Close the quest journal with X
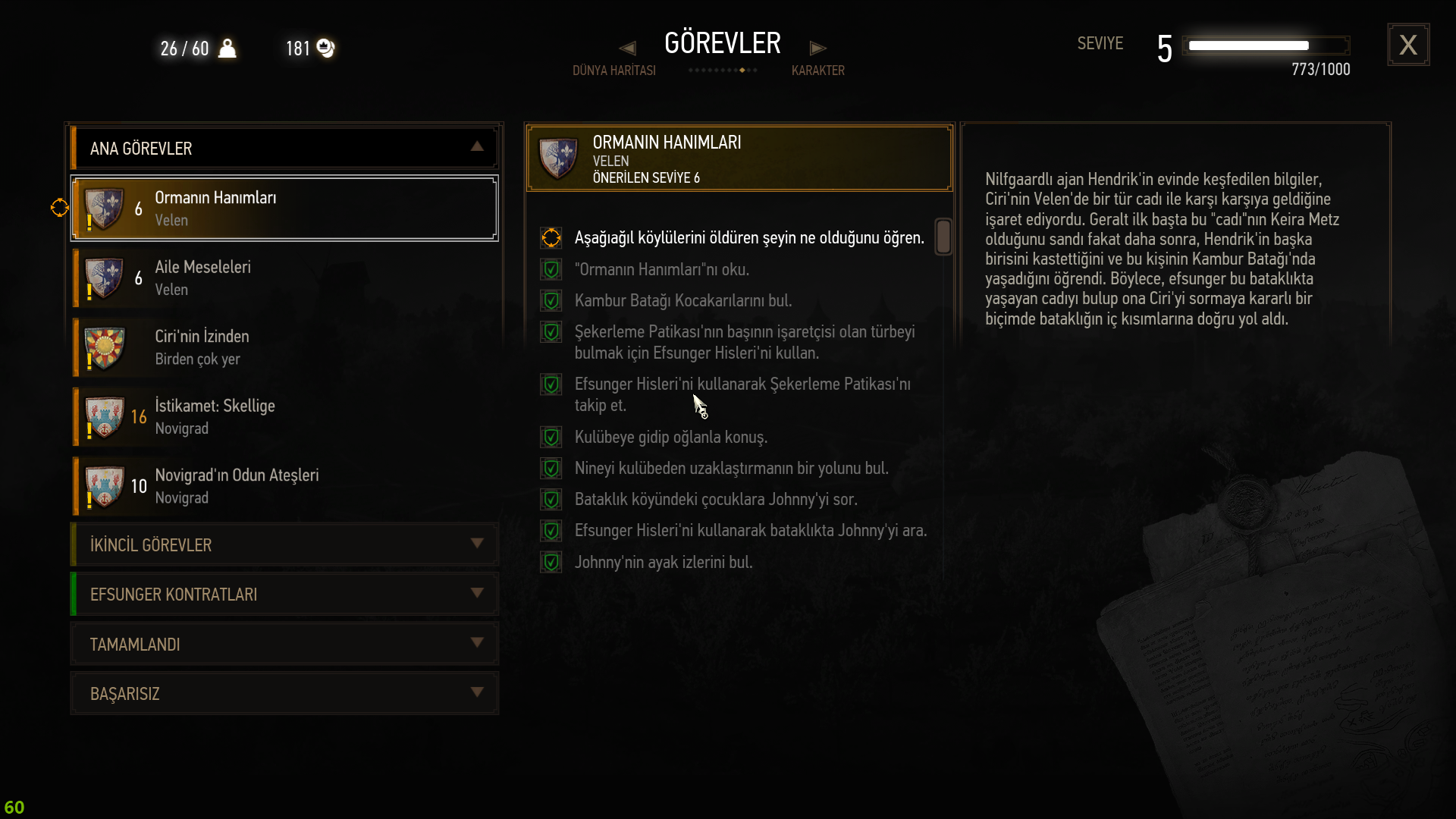This screenshot has width=1456, height=819. pos(1408,45)
